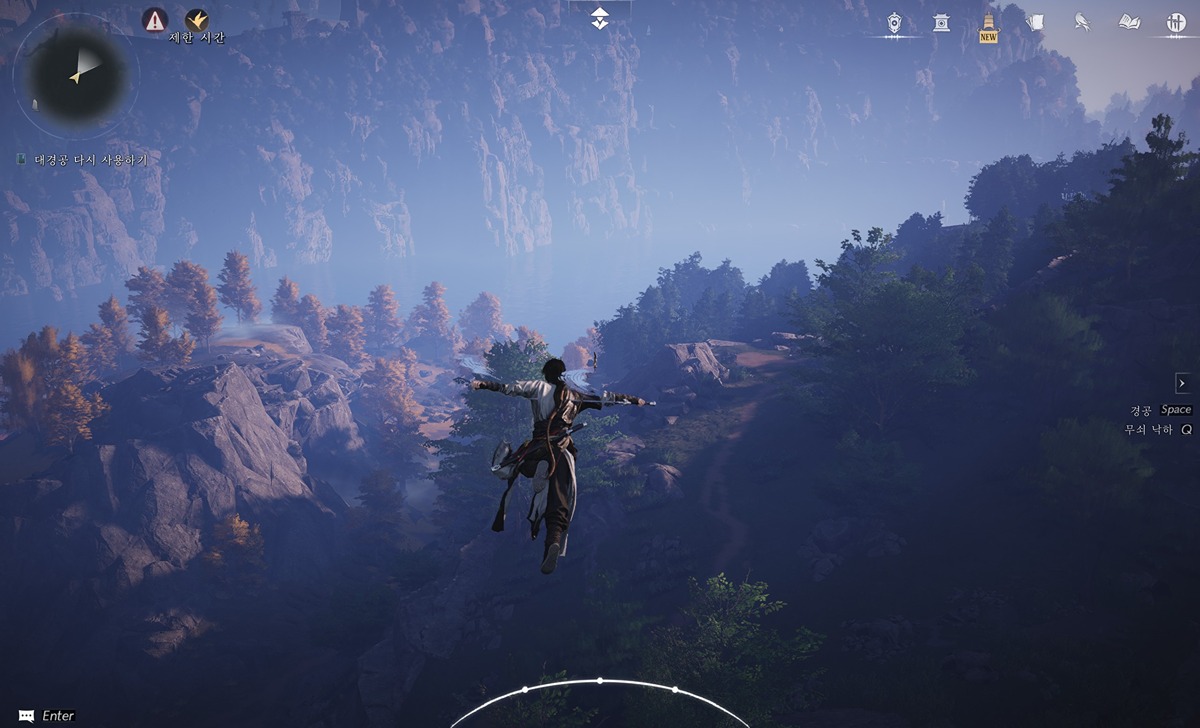Screen dimensions: 1200x728
Task: Select the golden bird time-limit icon
Action: (197, 19)
